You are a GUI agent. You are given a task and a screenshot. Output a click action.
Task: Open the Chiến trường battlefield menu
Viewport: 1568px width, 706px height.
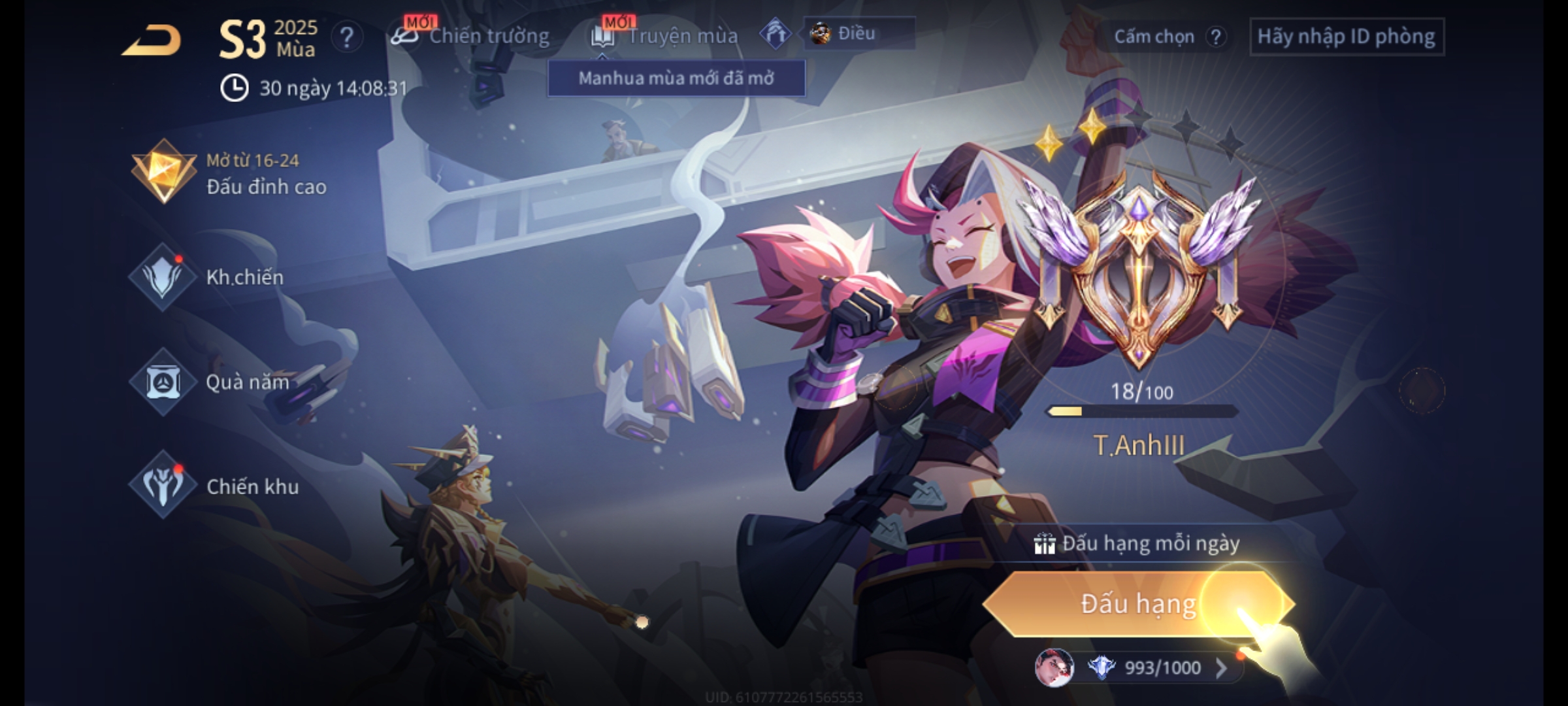pos(470,36)
